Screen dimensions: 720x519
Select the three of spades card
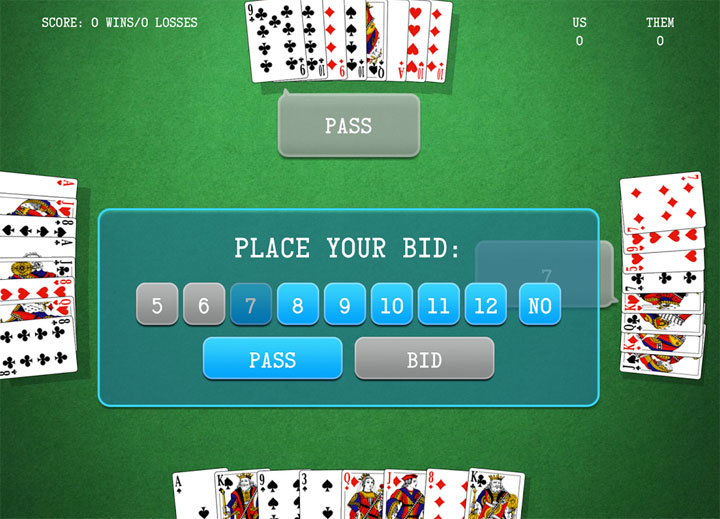click(x=319, y=497)
